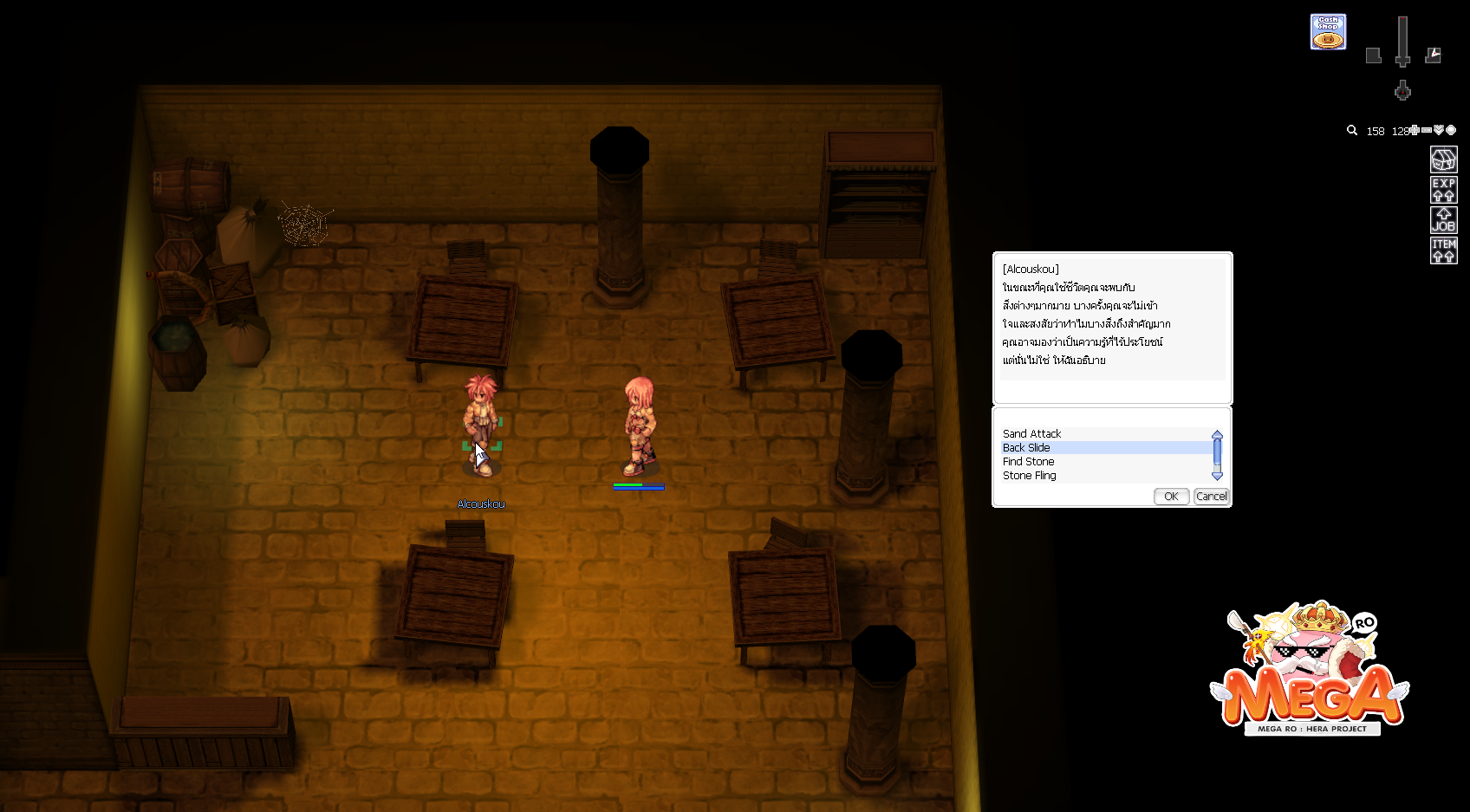Click the scroll up arrow in the choice list
Viewport: 1470px width, 812px height.
tap(1217, 434)
